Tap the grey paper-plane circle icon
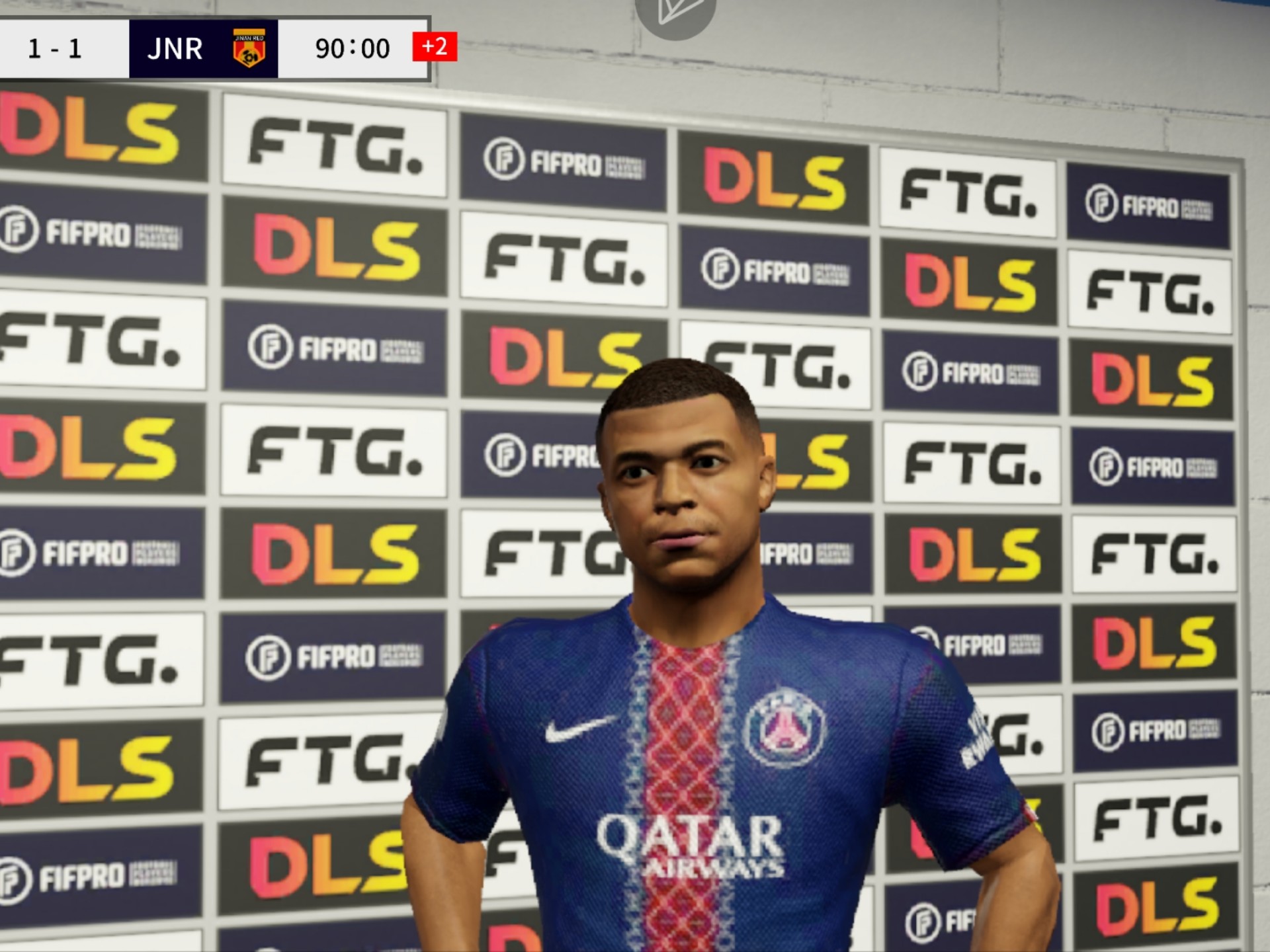The width and height of the screenshot is (1270, 952). click(x=675, y=13)
